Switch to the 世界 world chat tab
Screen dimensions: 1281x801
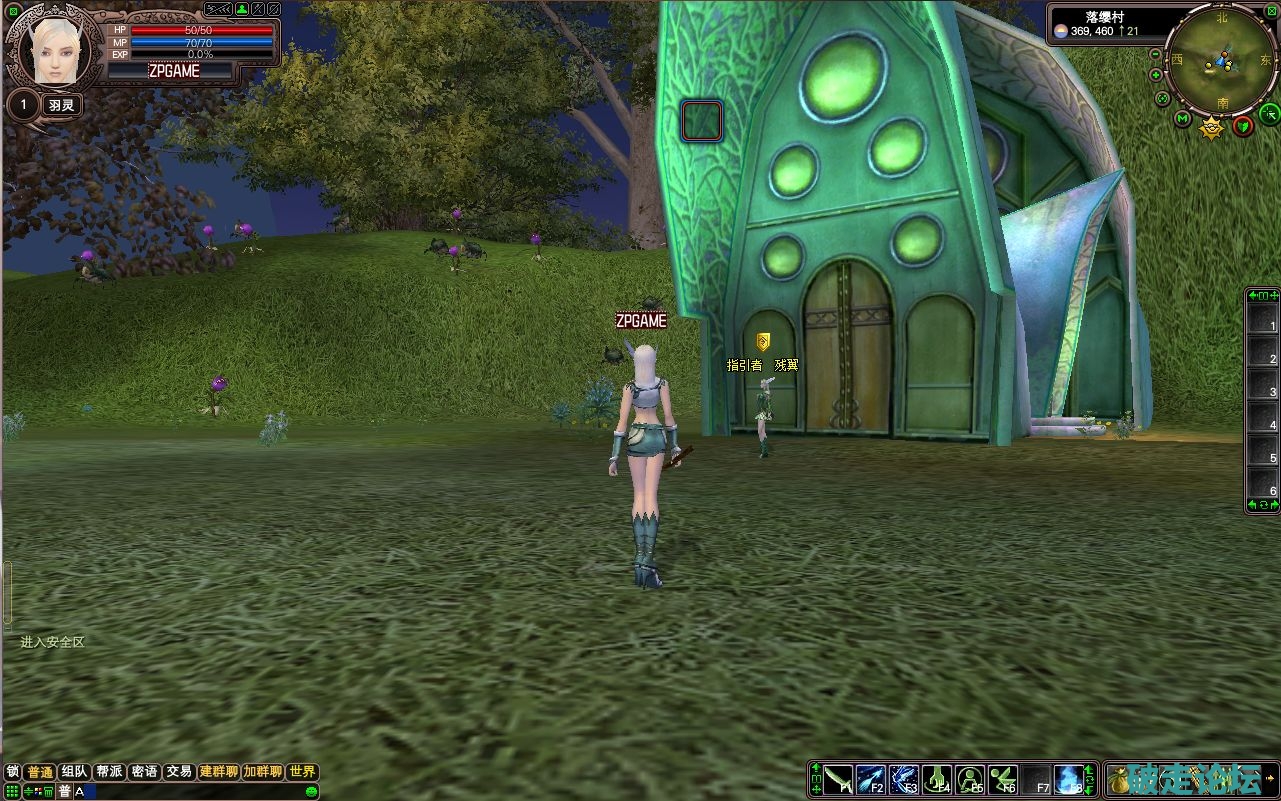[302, 772]
